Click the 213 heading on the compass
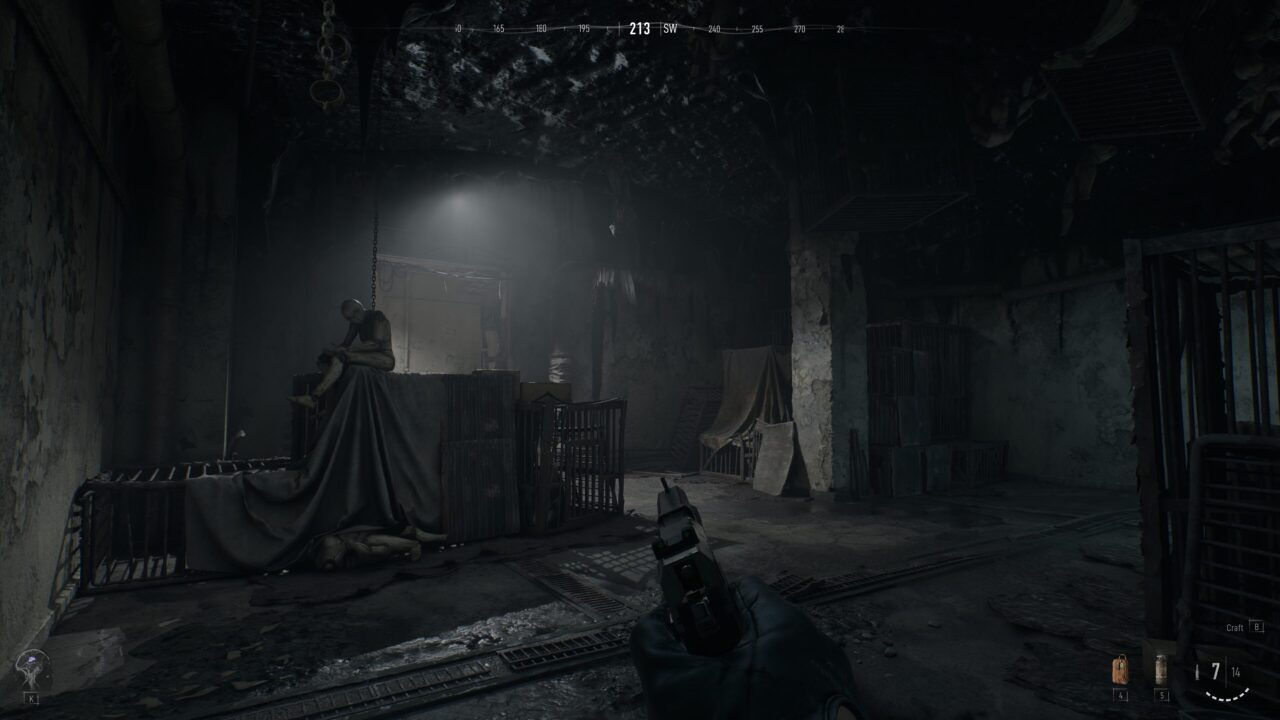This screenshot has width=1280, height=720. (x=640, y=28)
